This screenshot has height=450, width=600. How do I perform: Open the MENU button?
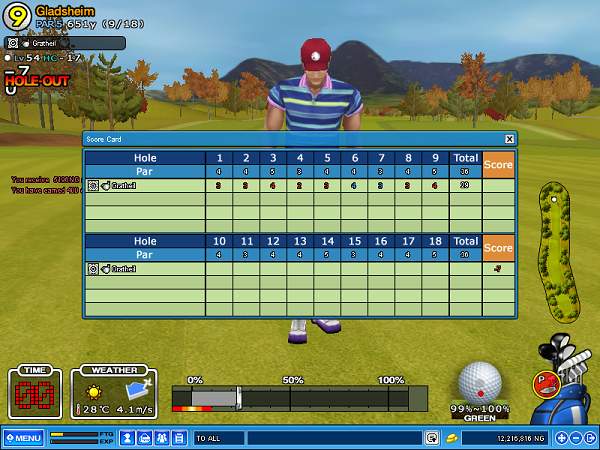tap(23, 438)
